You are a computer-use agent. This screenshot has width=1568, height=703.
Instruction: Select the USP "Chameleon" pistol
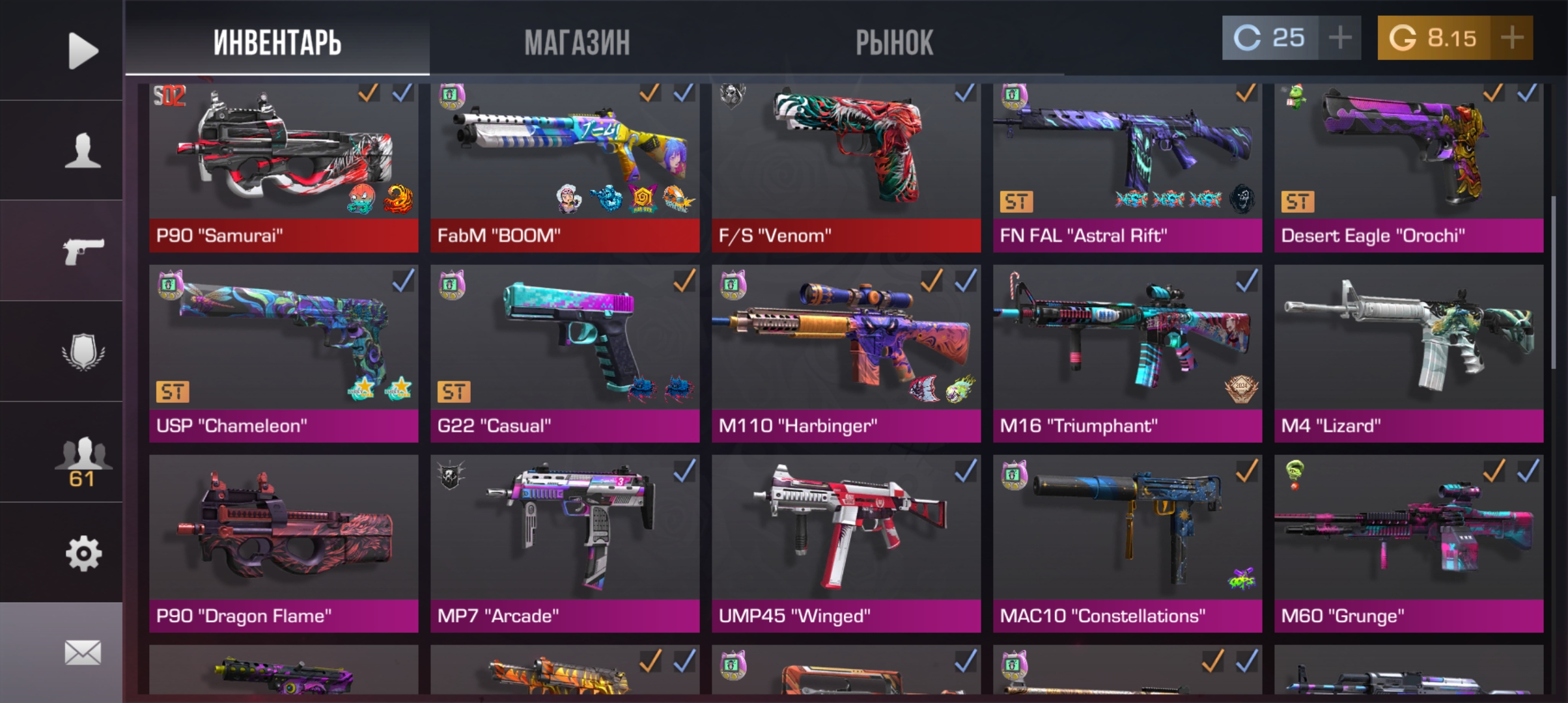(283, 351)
